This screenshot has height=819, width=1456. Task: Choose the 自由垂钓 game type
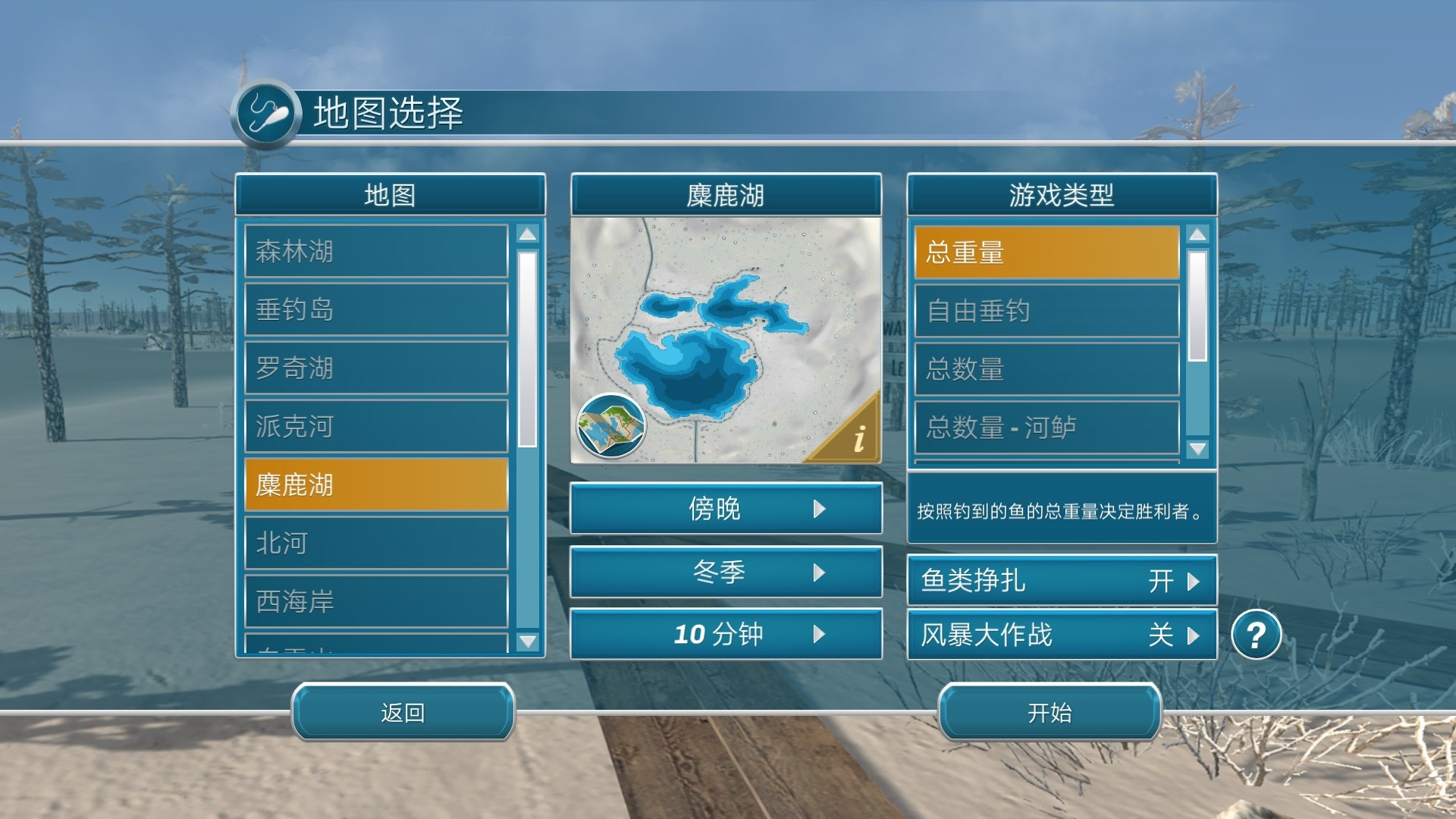coord(1046,311)
